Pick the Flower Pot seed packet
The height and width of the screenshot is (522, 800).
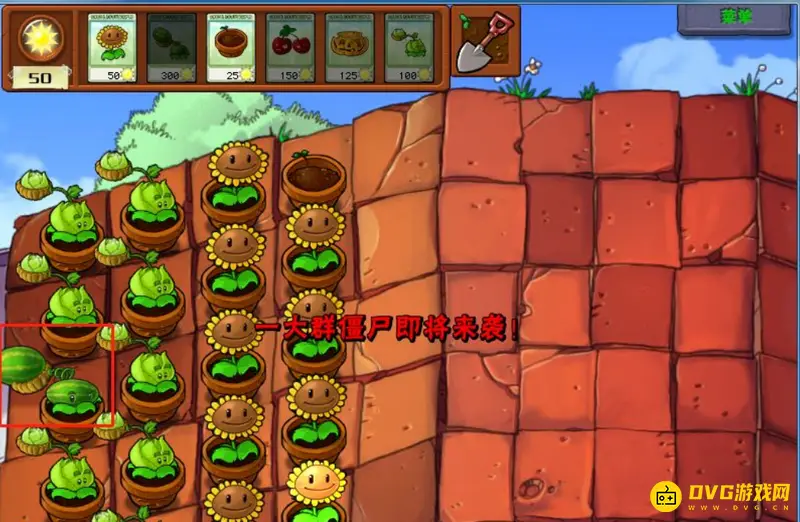232,47
